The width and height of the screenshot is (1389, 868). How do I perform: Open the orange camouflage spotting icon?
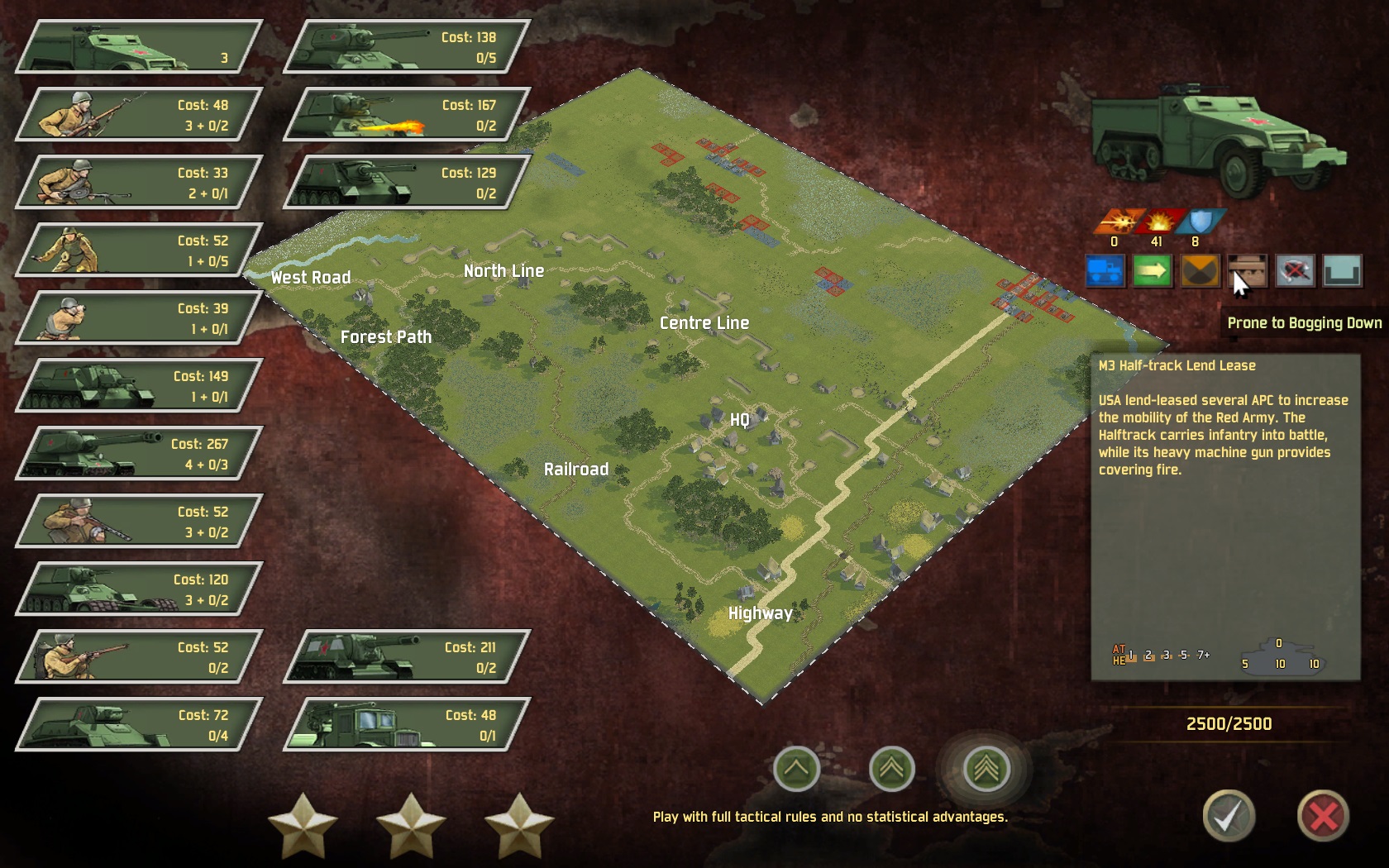[x=1200, y=271]
